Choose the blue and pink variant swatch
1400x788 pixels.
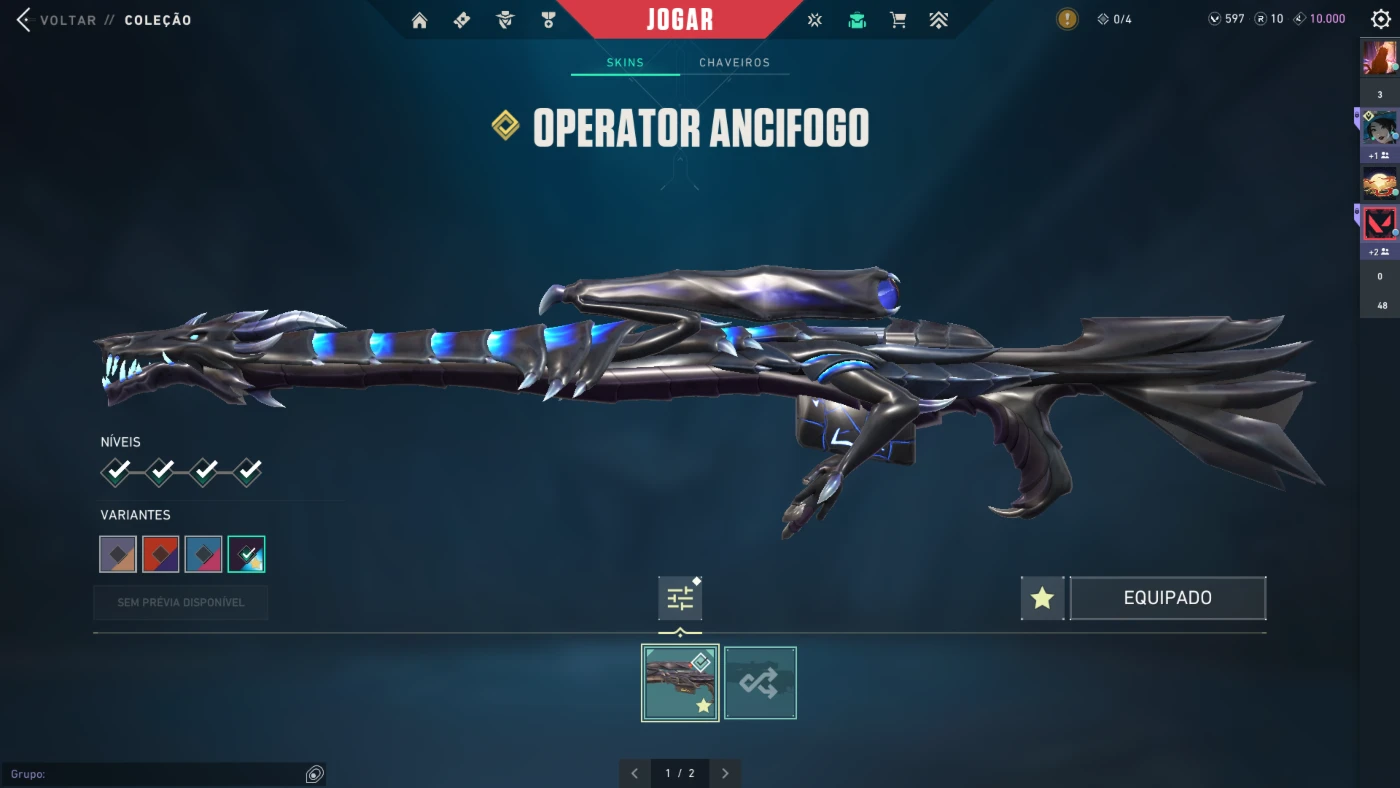click(204, 554)
